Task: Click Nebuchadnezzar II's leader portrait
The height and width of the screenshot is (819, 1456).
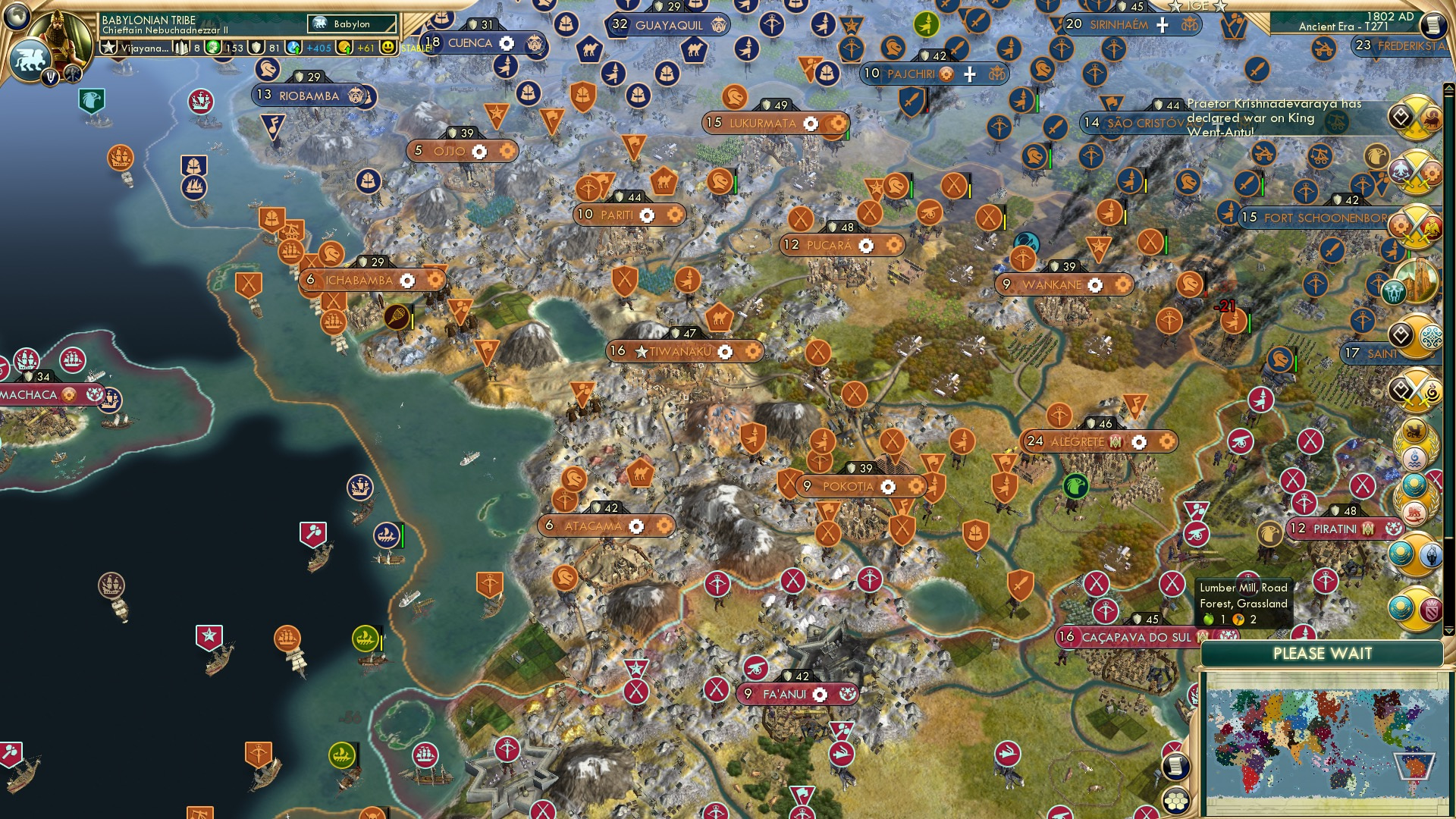Action: (x=58, y=36)
